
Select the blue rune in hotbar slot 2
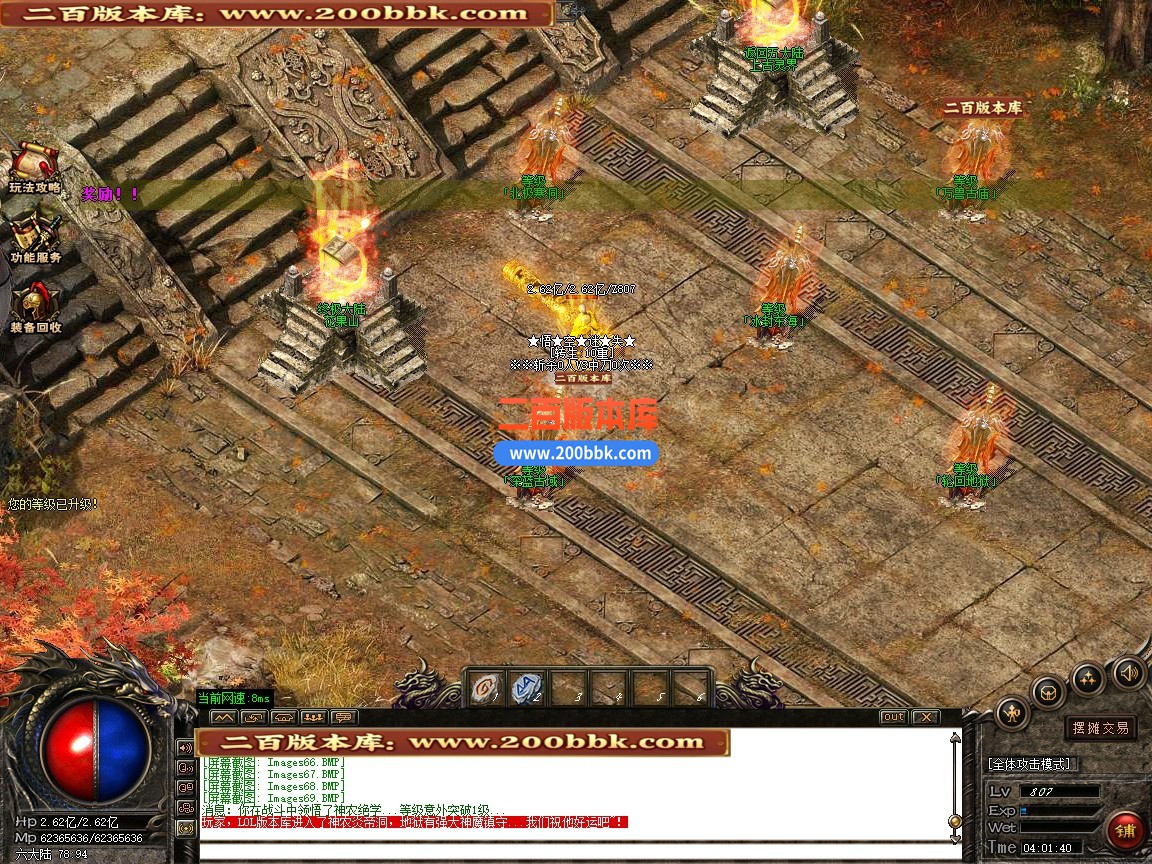coord(527,689)
